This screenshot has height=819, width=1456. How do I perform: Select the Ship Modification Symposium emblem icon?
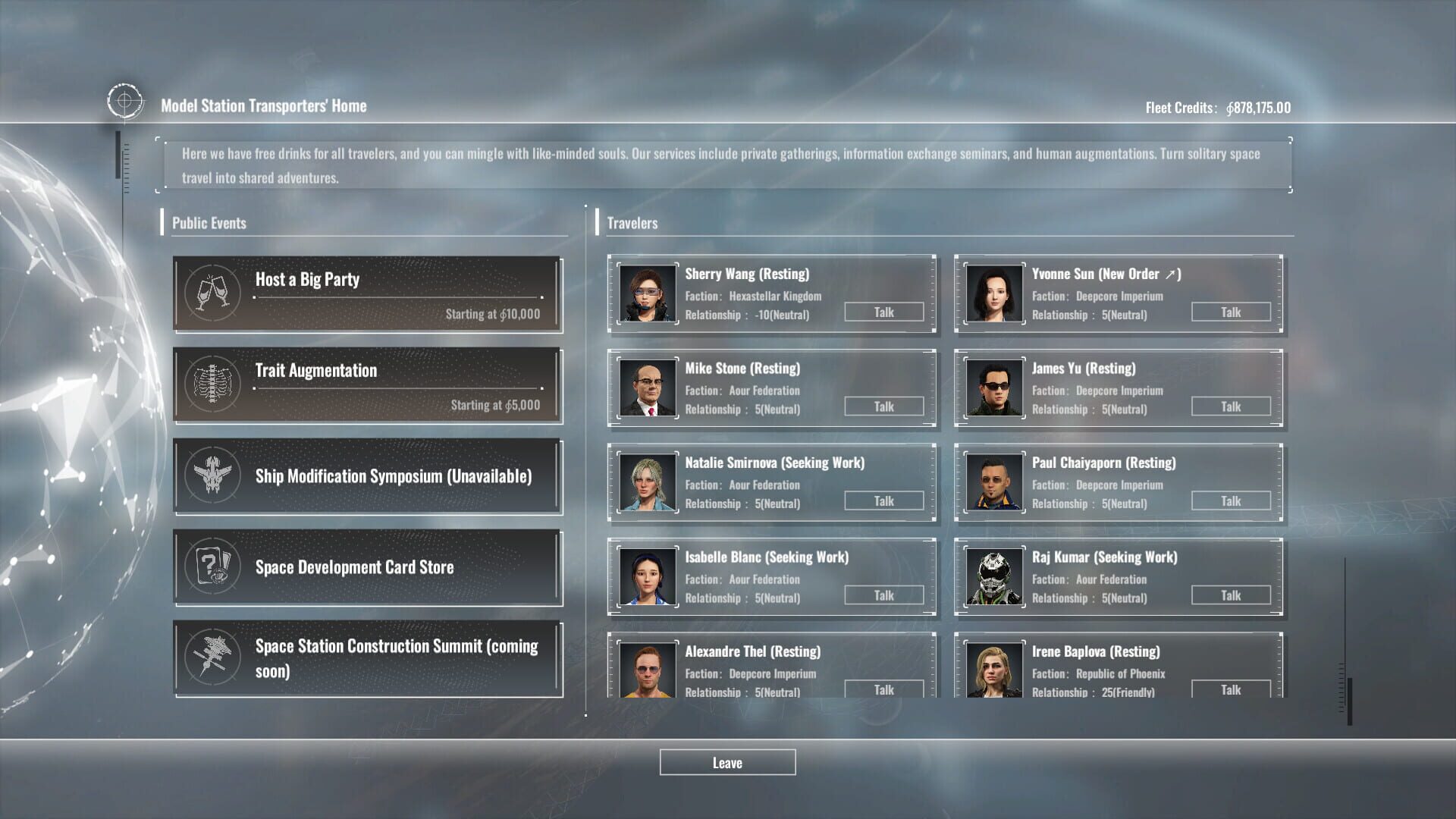click(213, 476)
